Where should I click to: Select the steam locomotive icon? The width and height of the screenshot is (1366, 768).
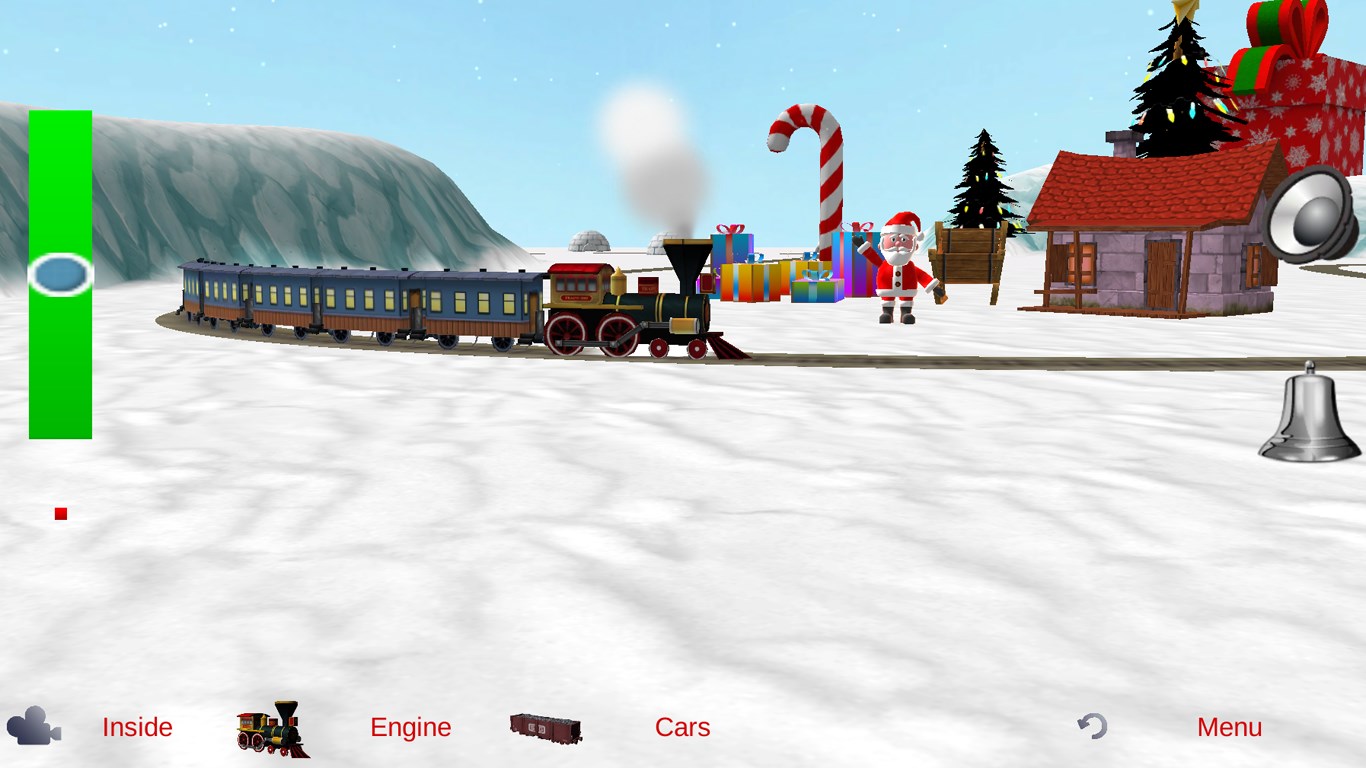[273, 728]
